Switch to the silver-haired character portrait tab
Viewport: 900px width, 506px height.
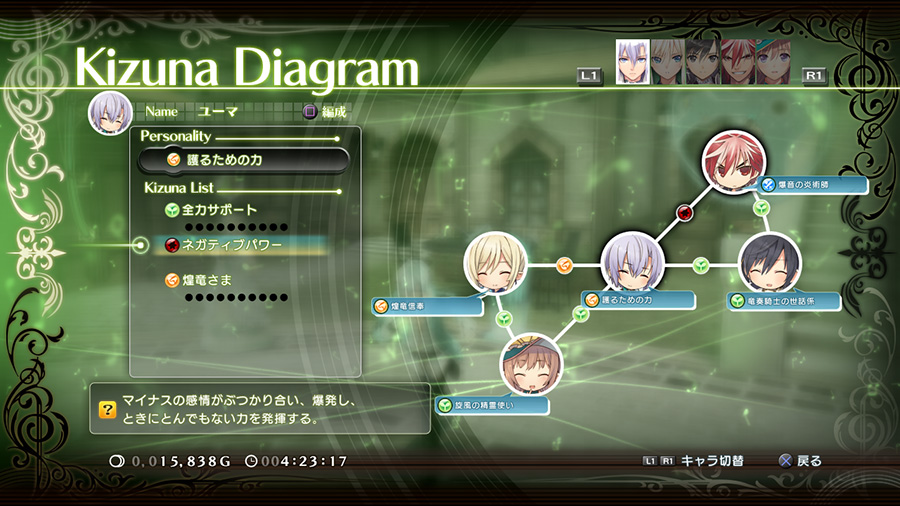coord(632,62)
